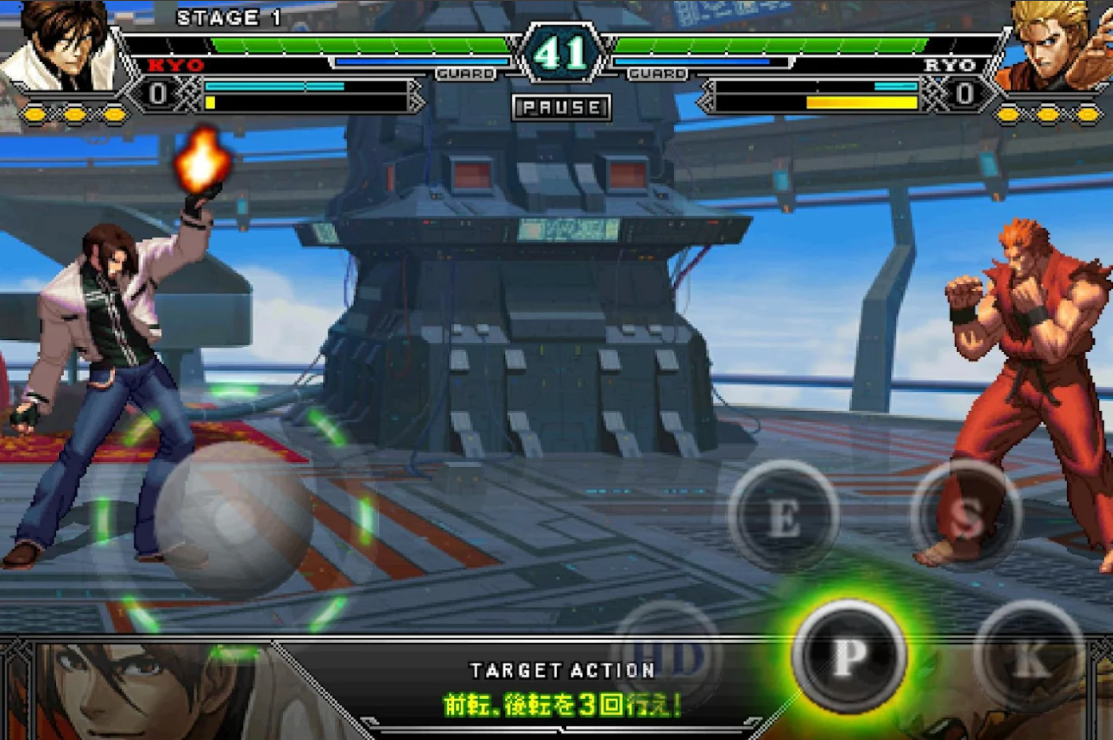The height and width of the screenshot is (740, 1113).
Task: Touch the virtual joystick ball
Action: pos(234,518)
